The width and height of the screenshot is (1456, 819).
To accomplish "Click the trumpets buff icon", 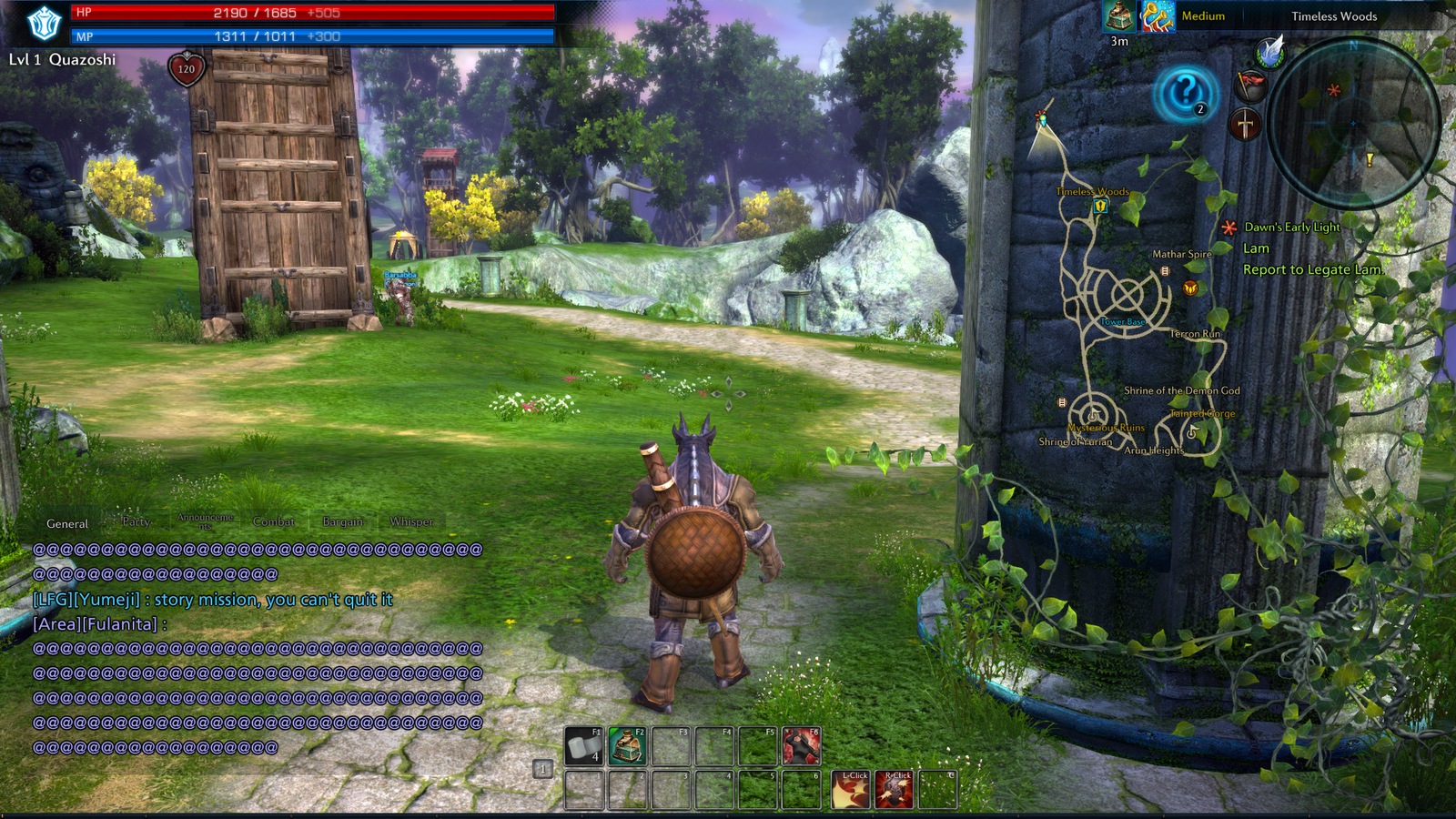I will pos(1158,16).
